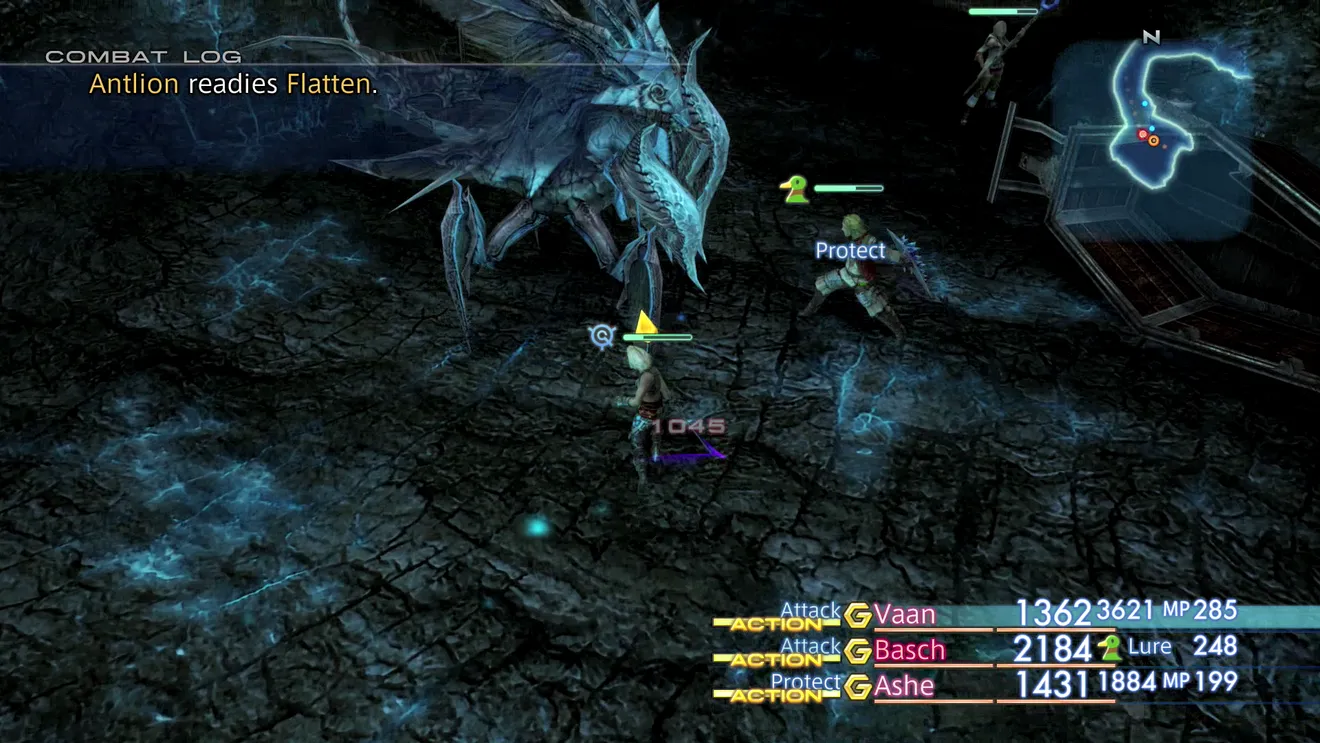This screenshot has height=743, width=1320.
Task: Click the Combat Log header
Action: point(143,57)
